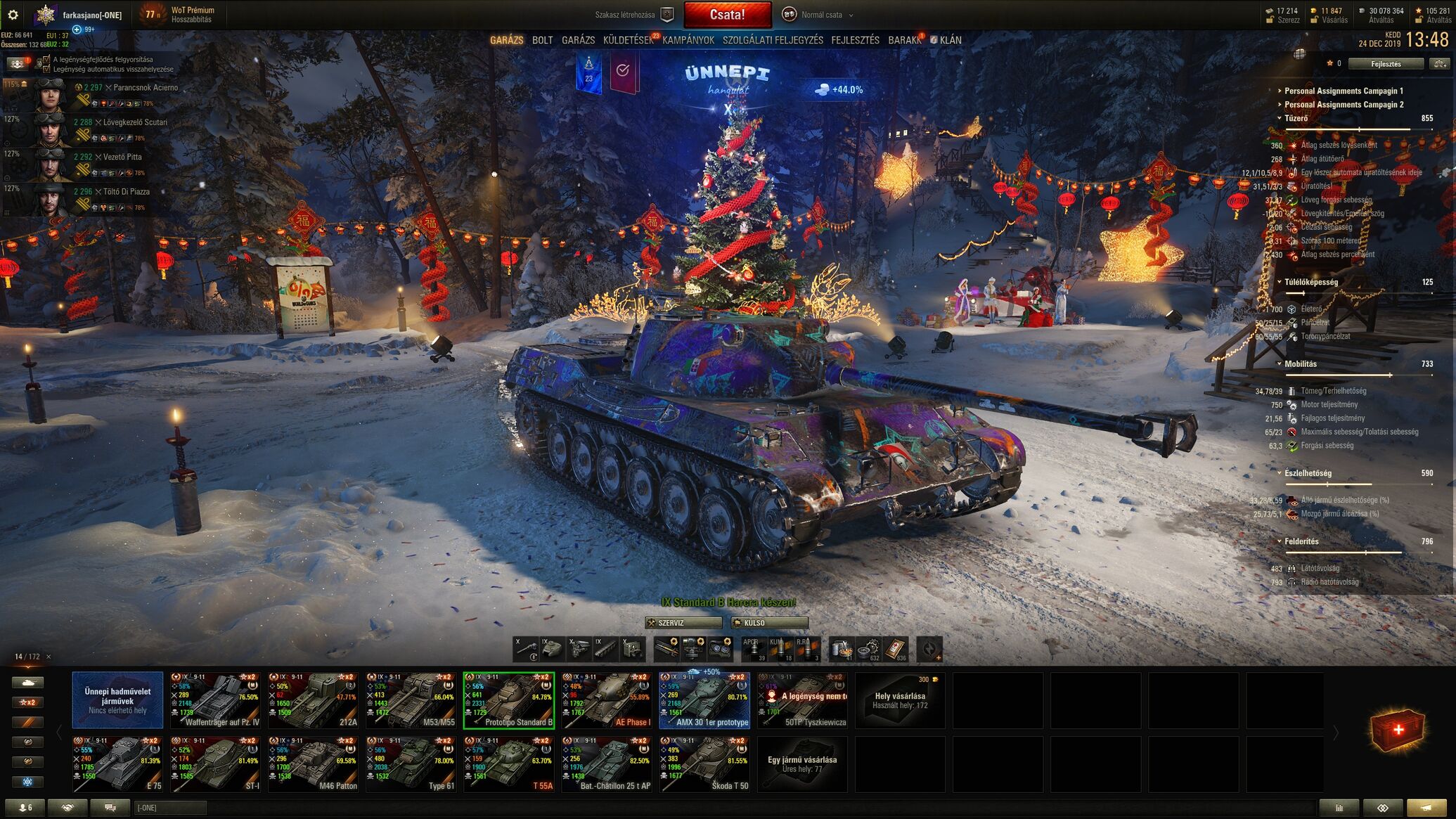Start the battle with the Csata! button

coord(727,15)
